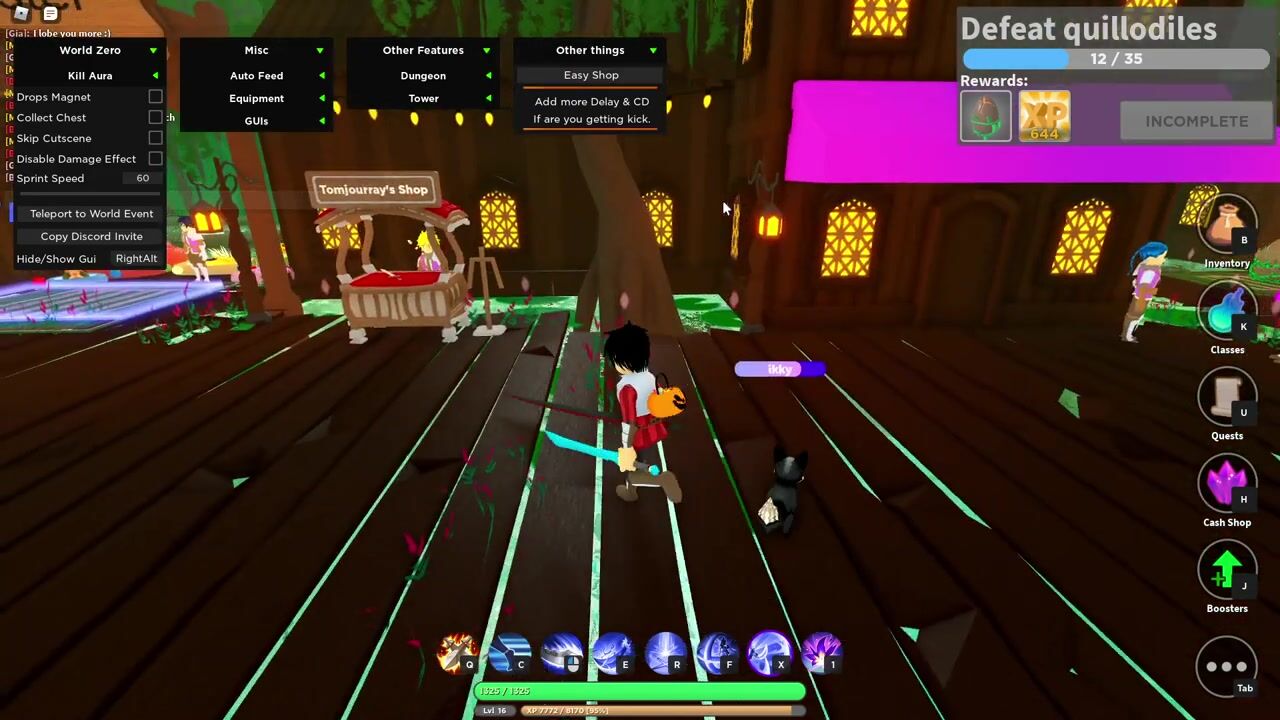Open the Cash Shop
This screenshot has width=1280, height=720.
pyautogui.click(x=1226, y=486)
